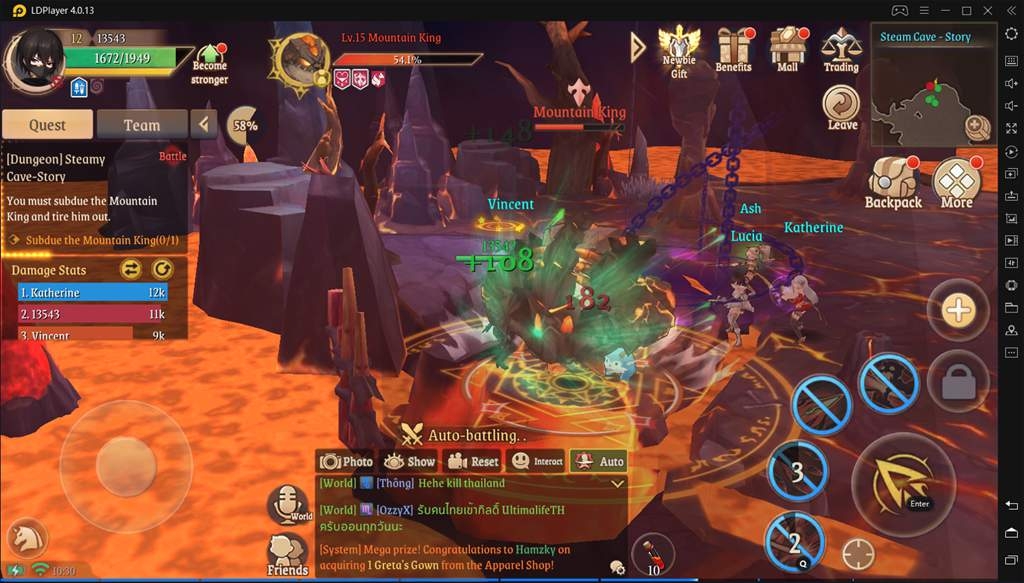Open the Interact emotes

[537, 461]
